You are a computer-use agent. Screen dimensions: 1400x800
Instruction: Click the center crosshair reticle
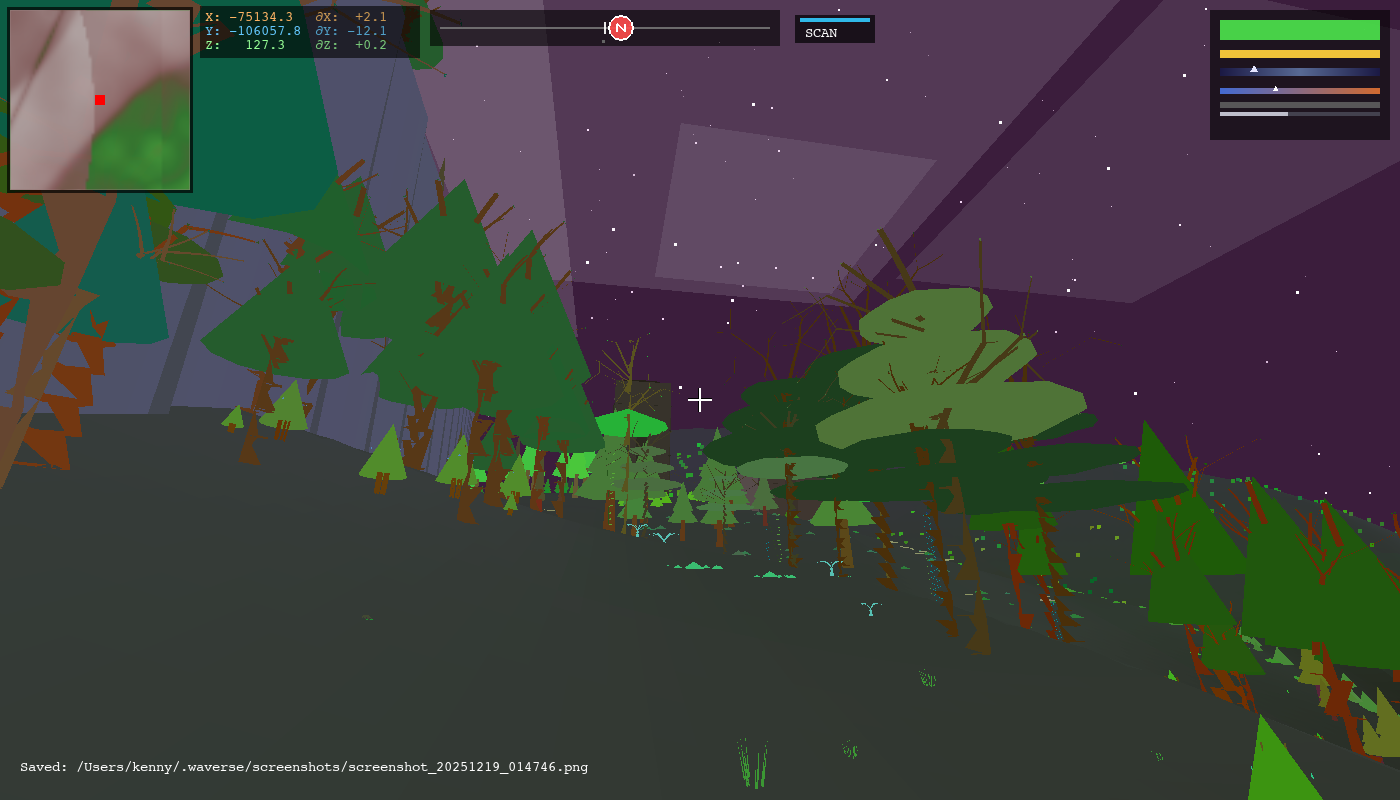[x=700, y=400]
